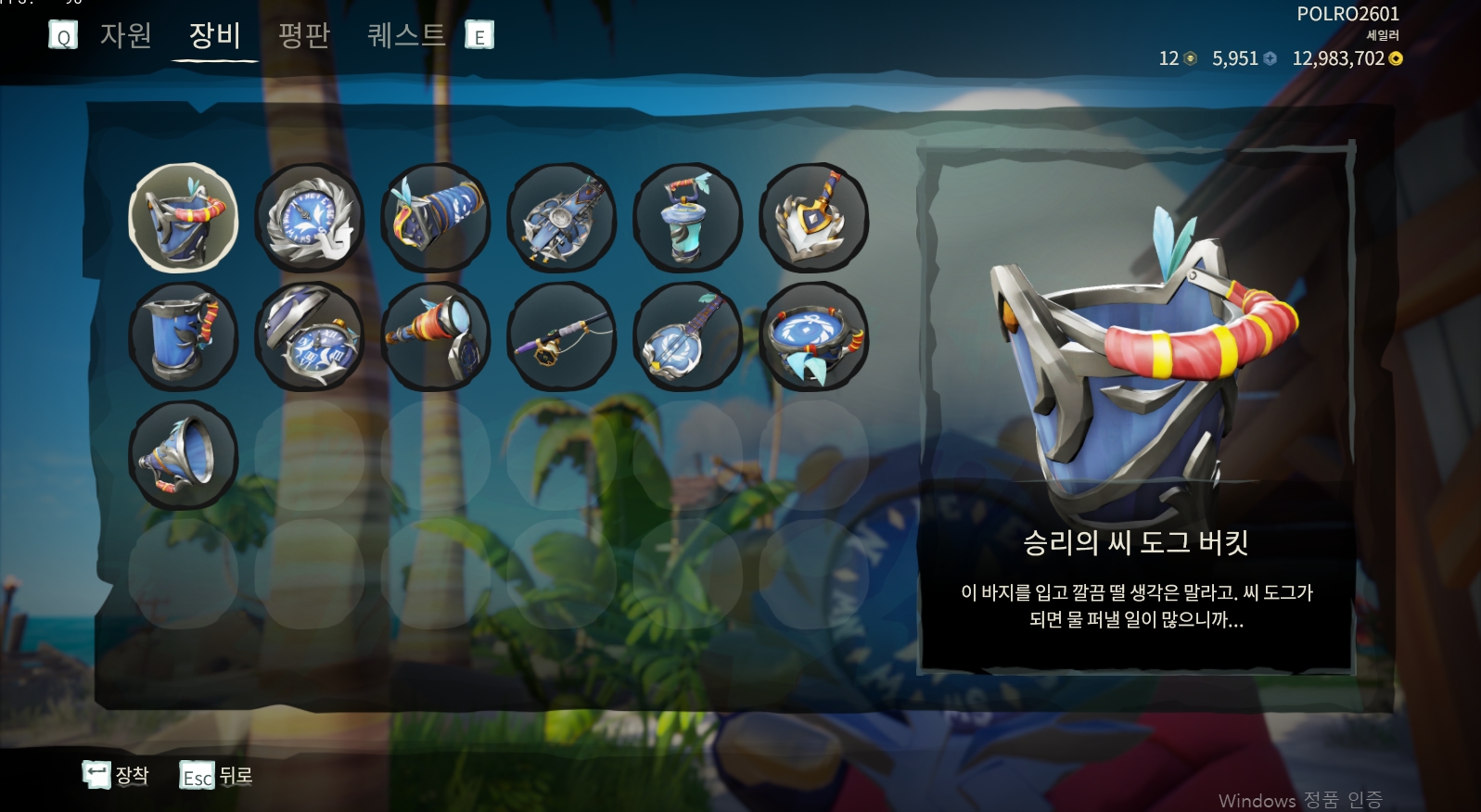
Task: Select the speaking trumpet icon
Action: [185, 453]
